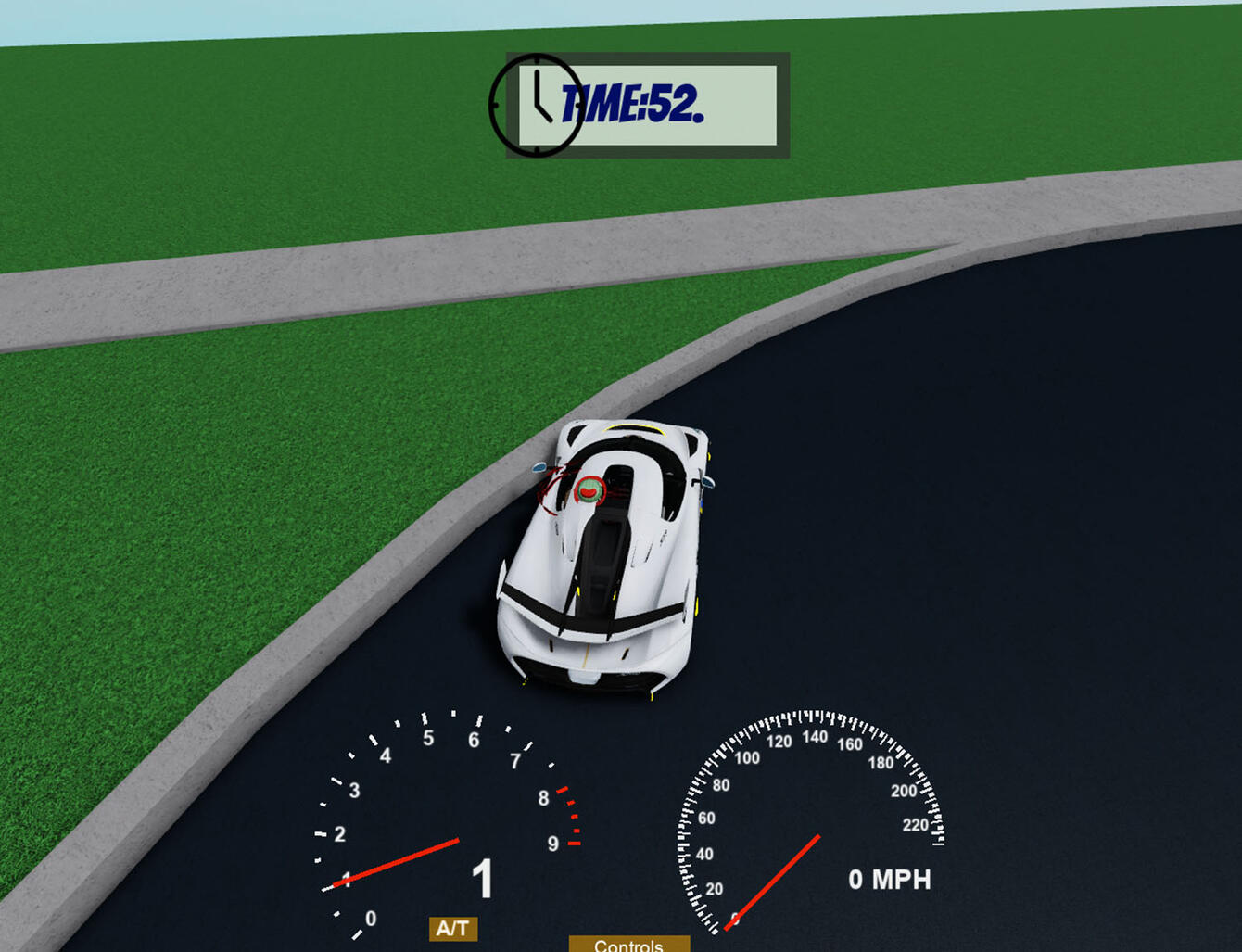The height and width of the screenshot is (952, 1242).
Task: Click the 0 MPH speed readout
Action: click(x=890, y=880)
